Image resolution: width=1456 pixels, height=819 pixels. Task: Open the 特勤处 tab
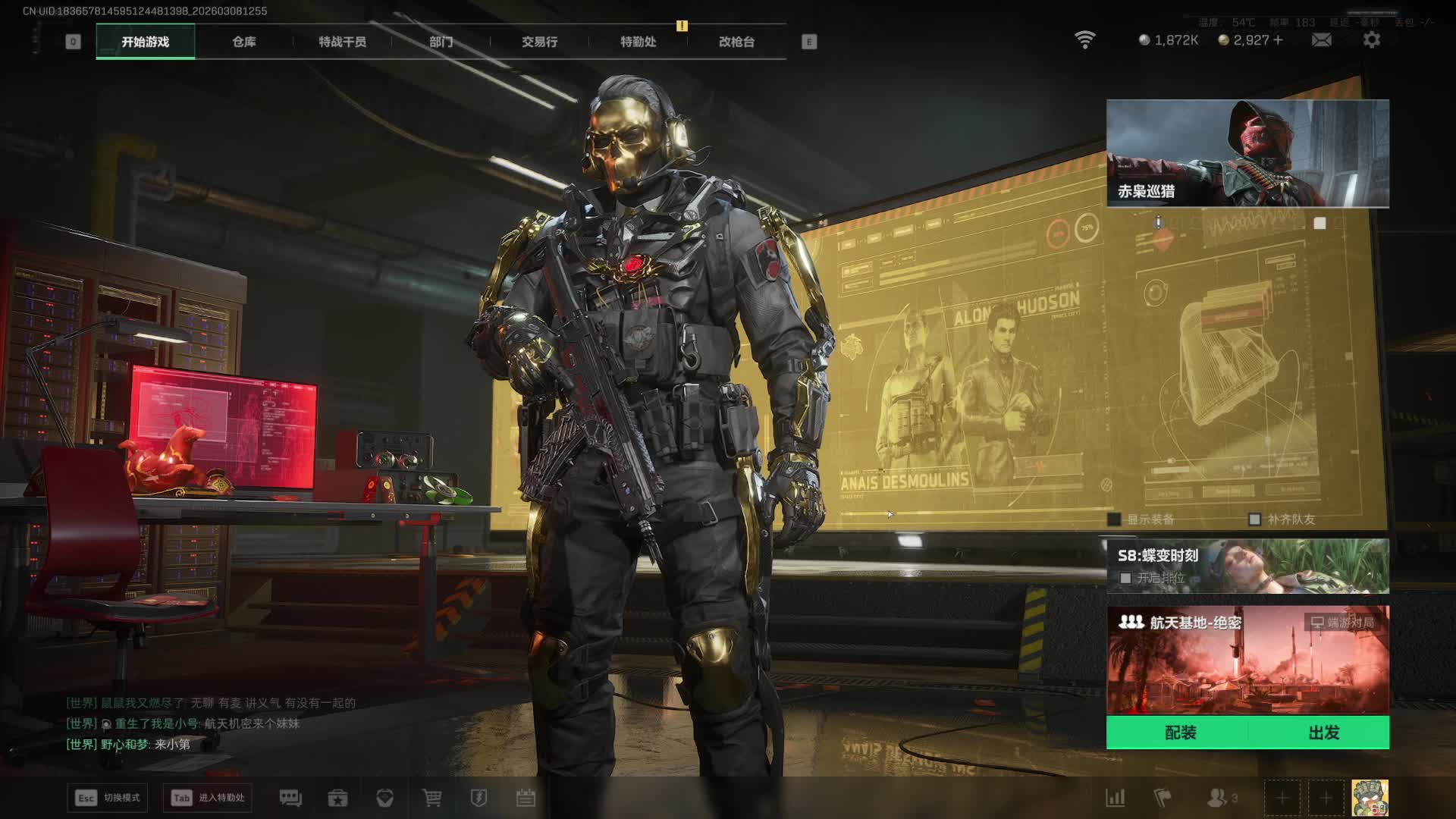tap(638, 42)
